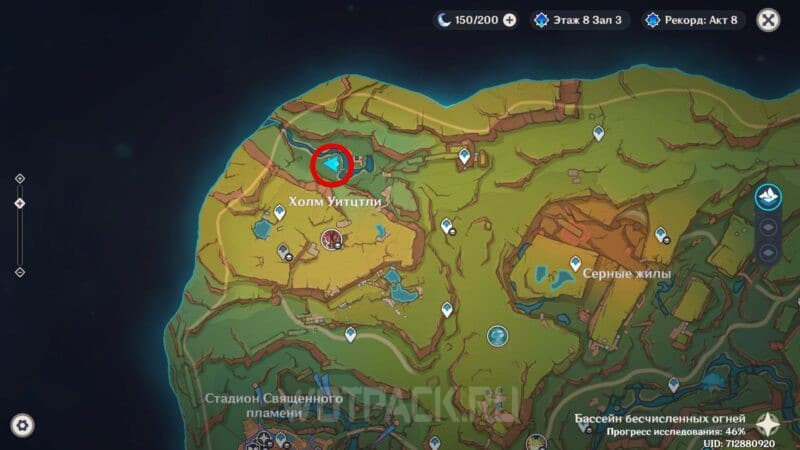
Task: Select the highlighted surface map layer button
Action: pos(768,198)
